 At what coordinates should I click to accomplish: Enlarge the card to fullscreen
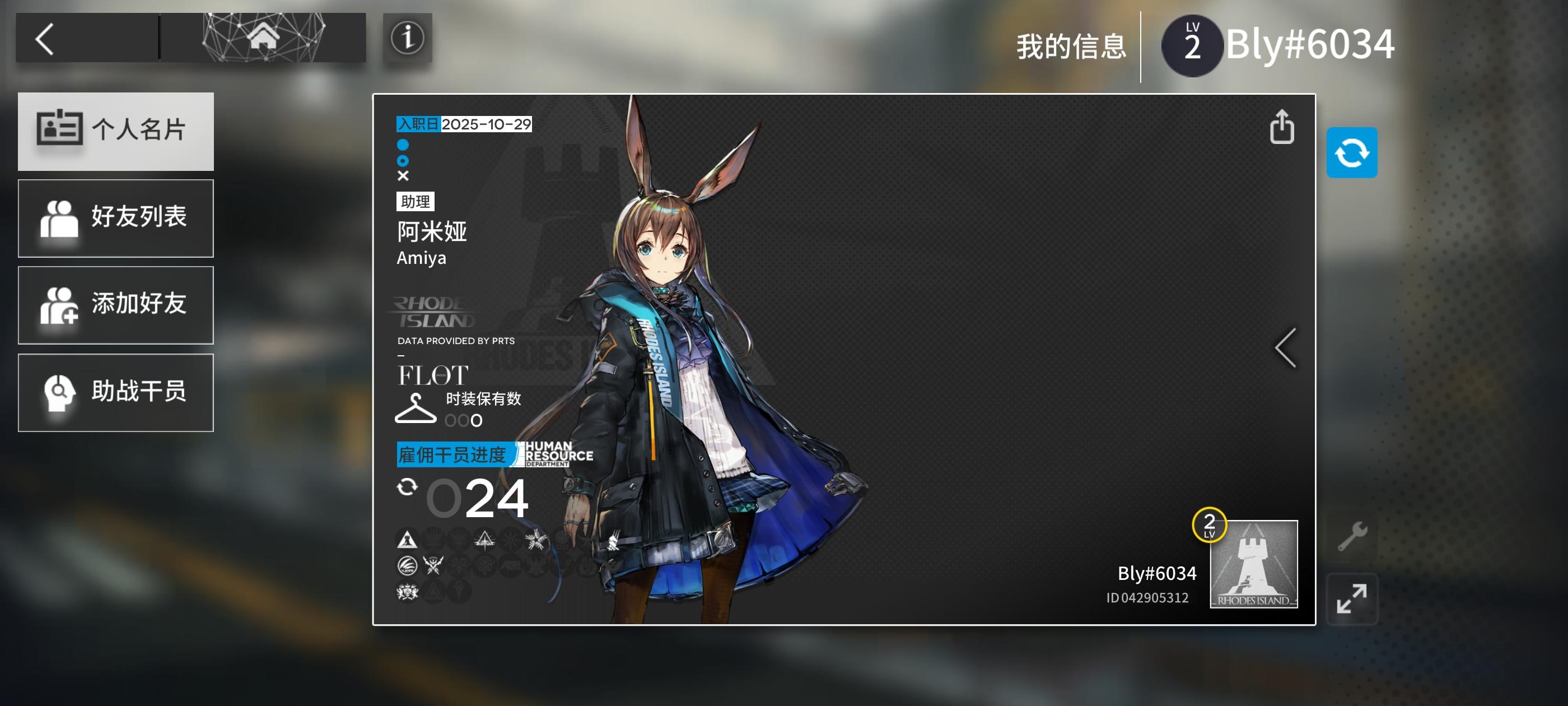coord(1351,598)
